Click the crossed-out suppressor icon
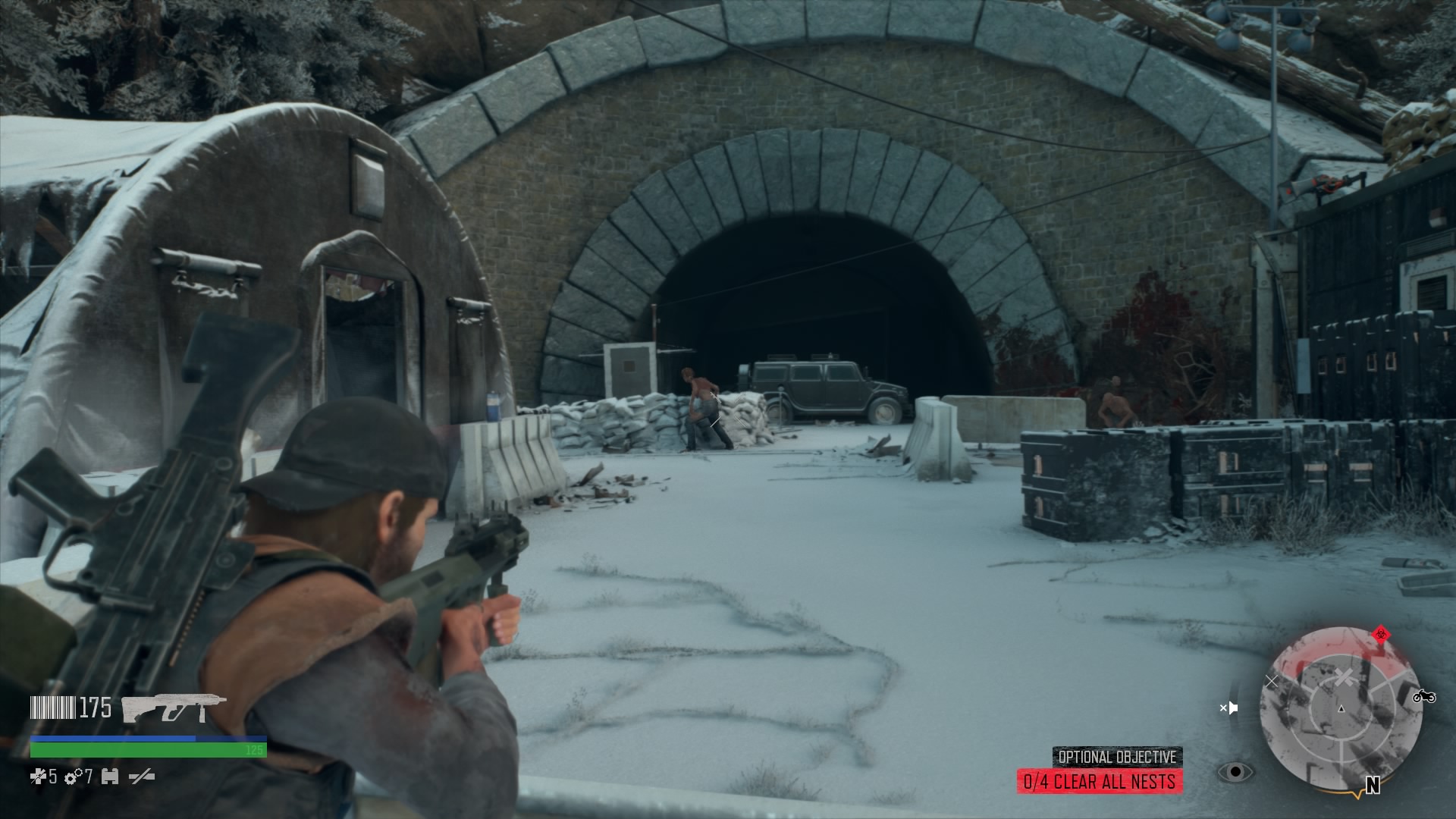Image resolution: width=1456 pixels, height=819 pixels. (x=142, y=776)
